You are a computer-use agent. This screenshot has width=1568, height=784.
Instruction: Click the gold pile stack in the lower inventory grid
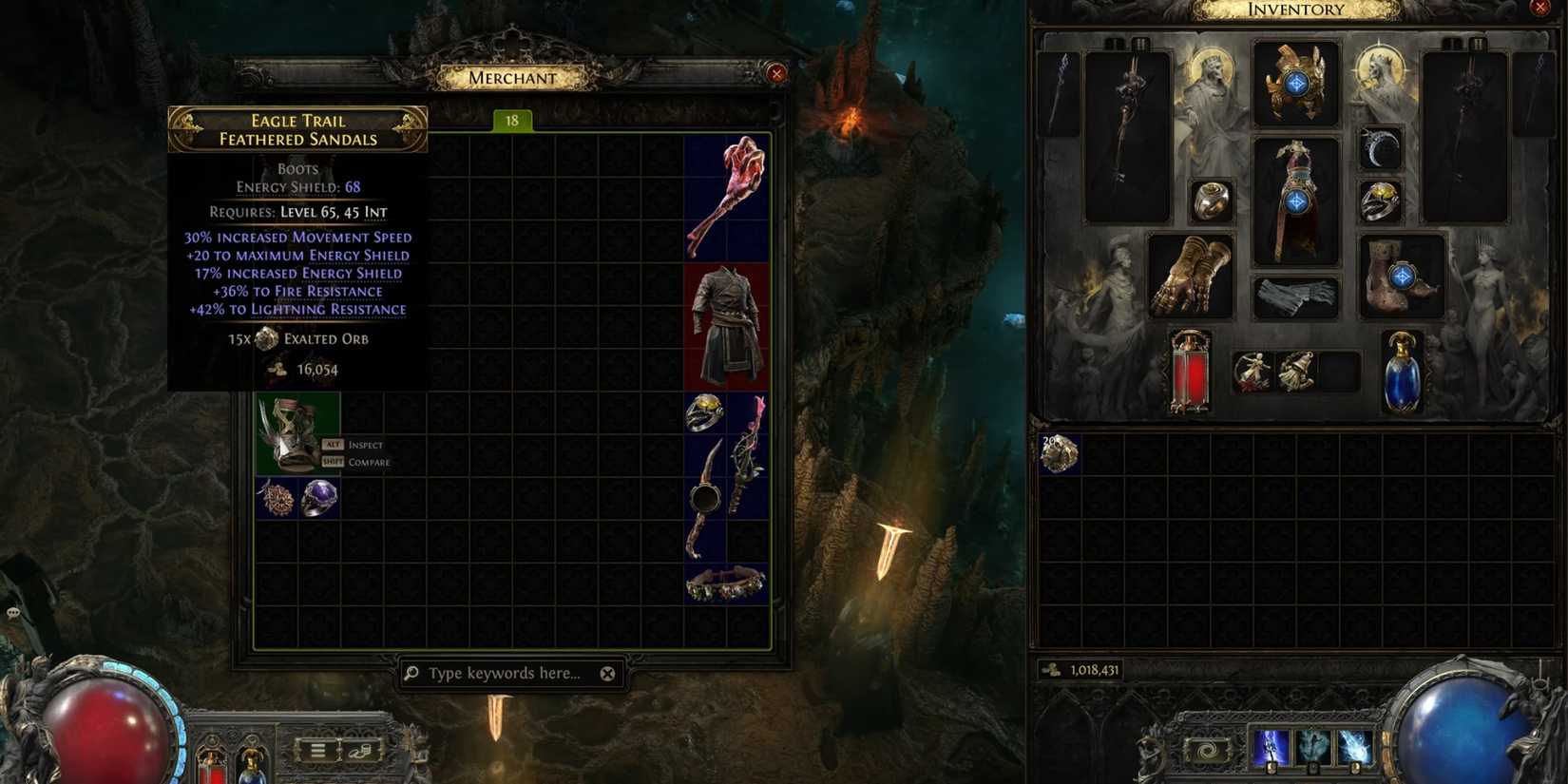pyautogui.click(x=1058, y=454)
